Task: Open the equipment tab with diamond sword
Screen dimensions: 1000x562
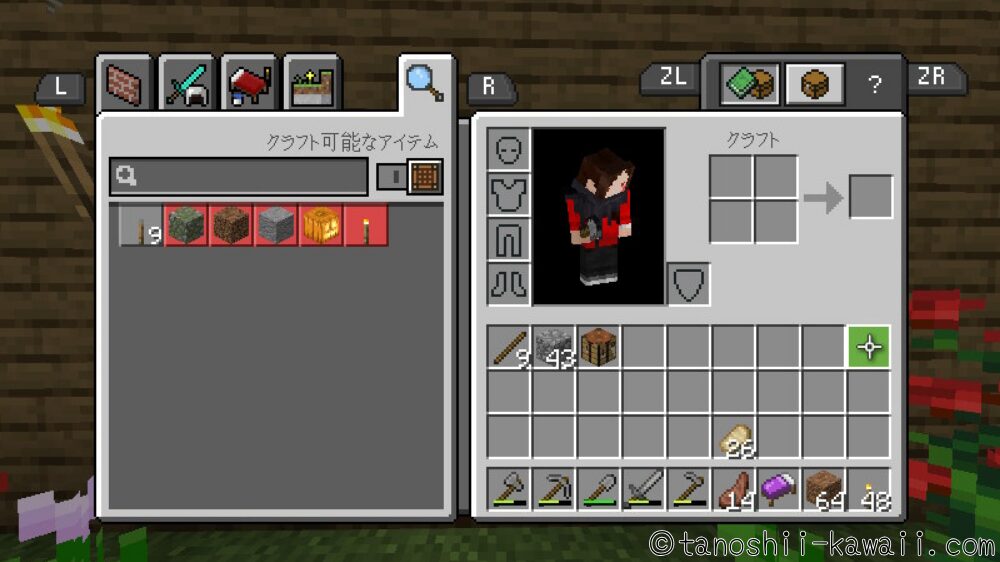Action: coord(186,86)
